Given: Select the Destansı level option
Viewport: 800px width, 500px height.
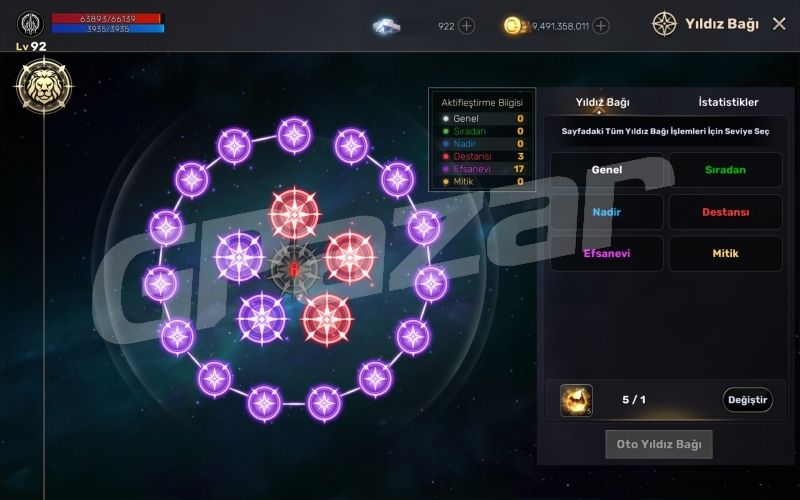Looking at the screenshot, I should point(725,212).
